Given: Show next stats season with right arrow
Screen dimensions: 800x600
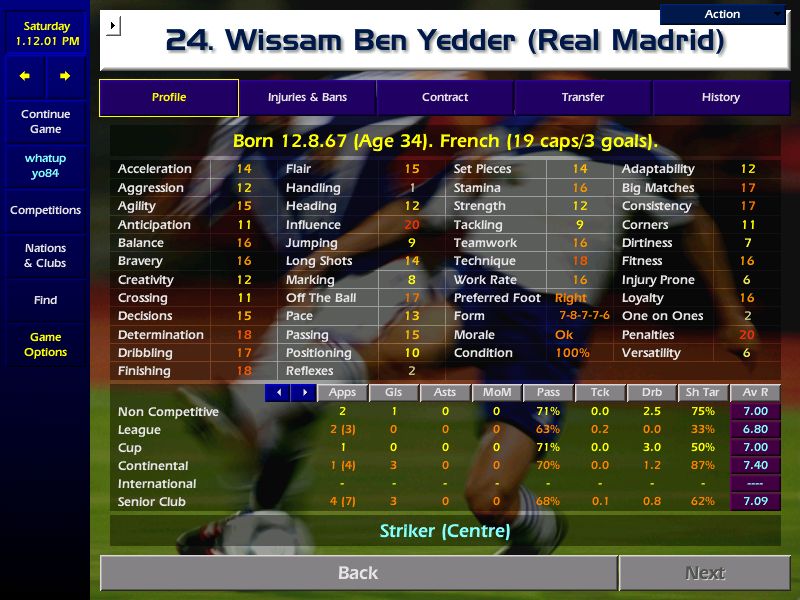Looking at the screenshot, I should click(303, 393).
